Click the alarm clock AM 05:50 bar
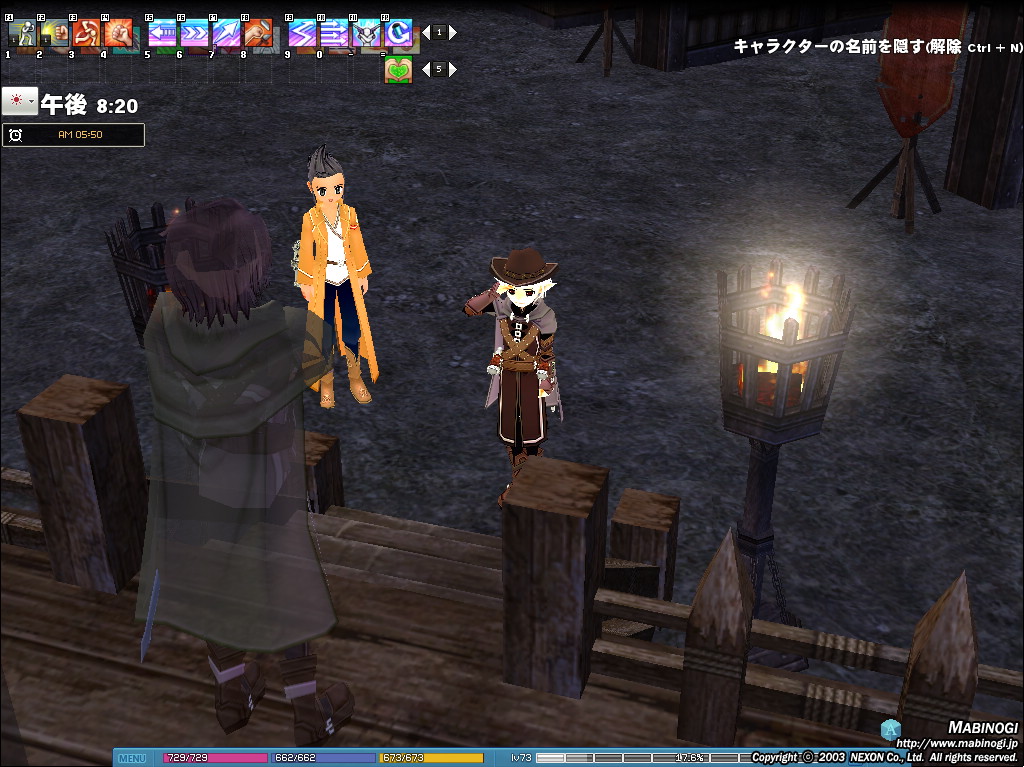 point(73,135)
